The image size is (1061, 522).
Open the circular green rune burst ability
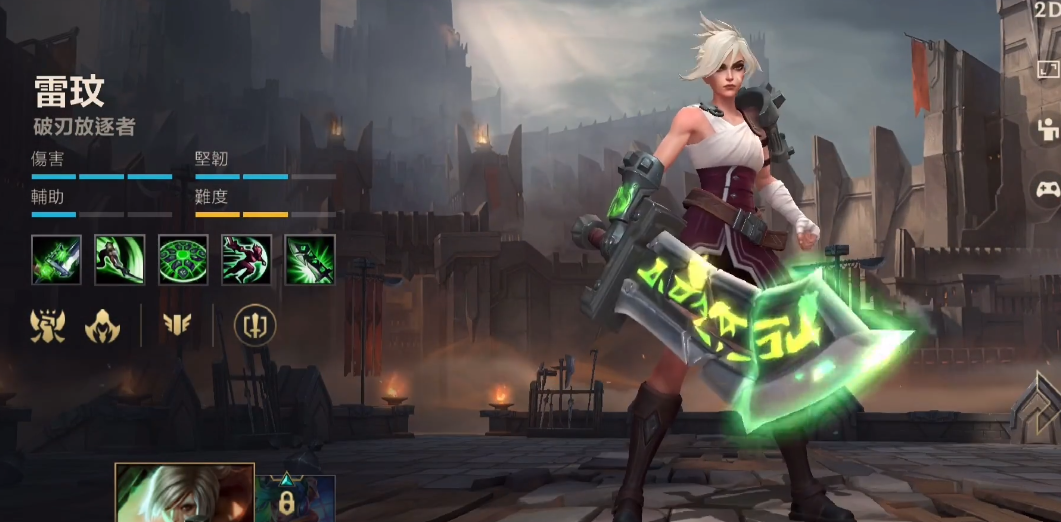coord(183,260)
